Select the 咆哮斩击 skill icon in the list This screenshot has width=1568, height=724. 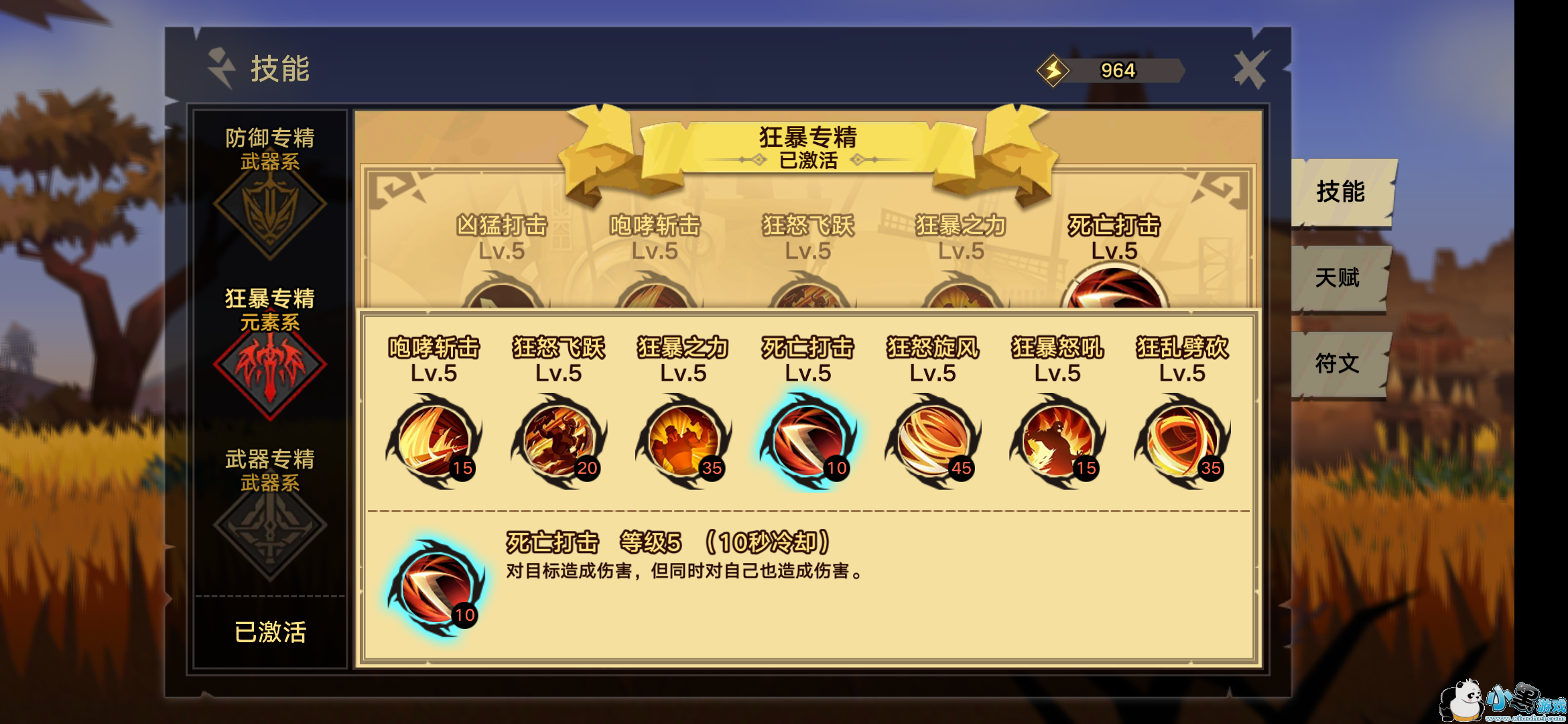click(434, 442)
